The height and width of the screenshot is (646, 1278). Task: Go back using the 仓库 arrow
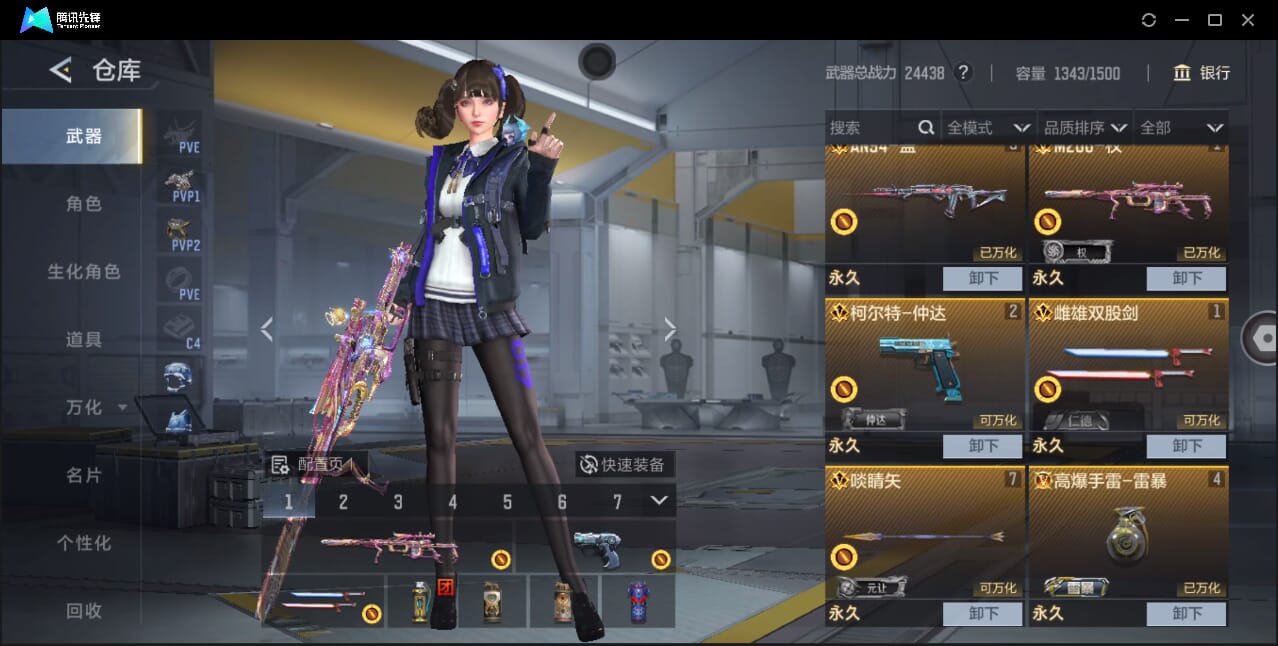click(x=61, y=70)
